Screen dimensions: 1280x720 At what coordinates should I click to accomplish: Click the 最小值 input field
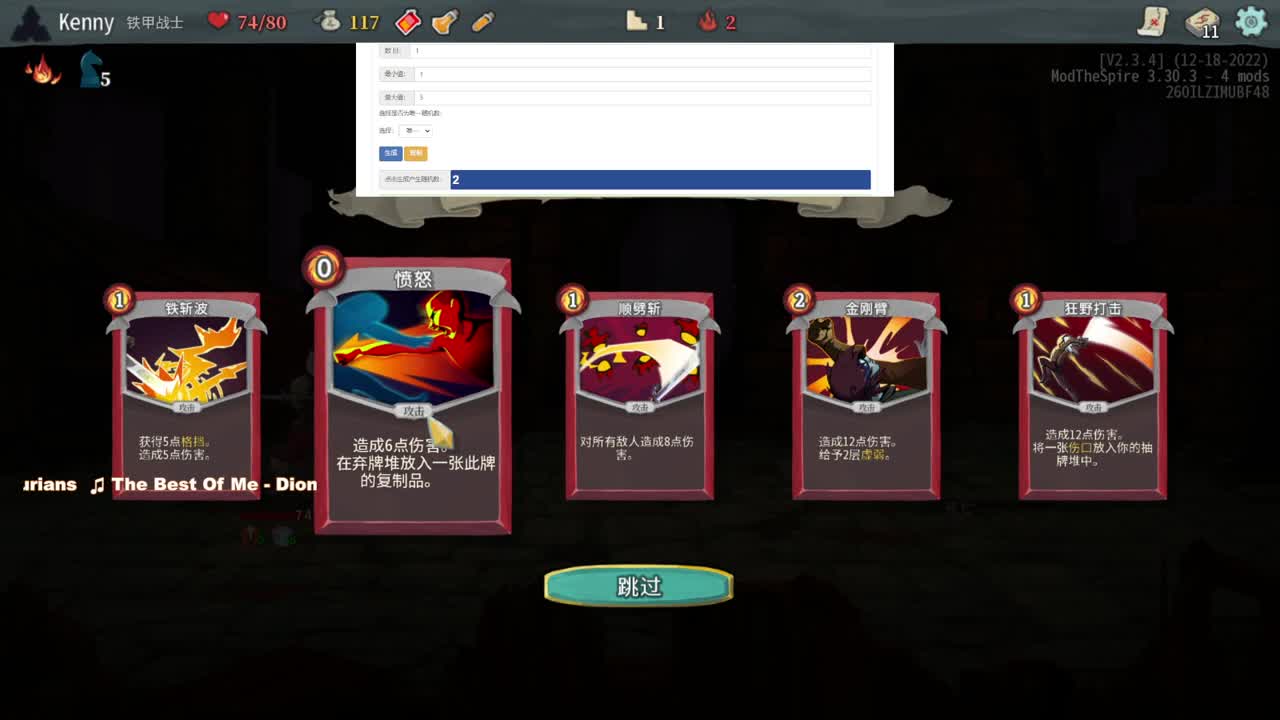point(640,73)
